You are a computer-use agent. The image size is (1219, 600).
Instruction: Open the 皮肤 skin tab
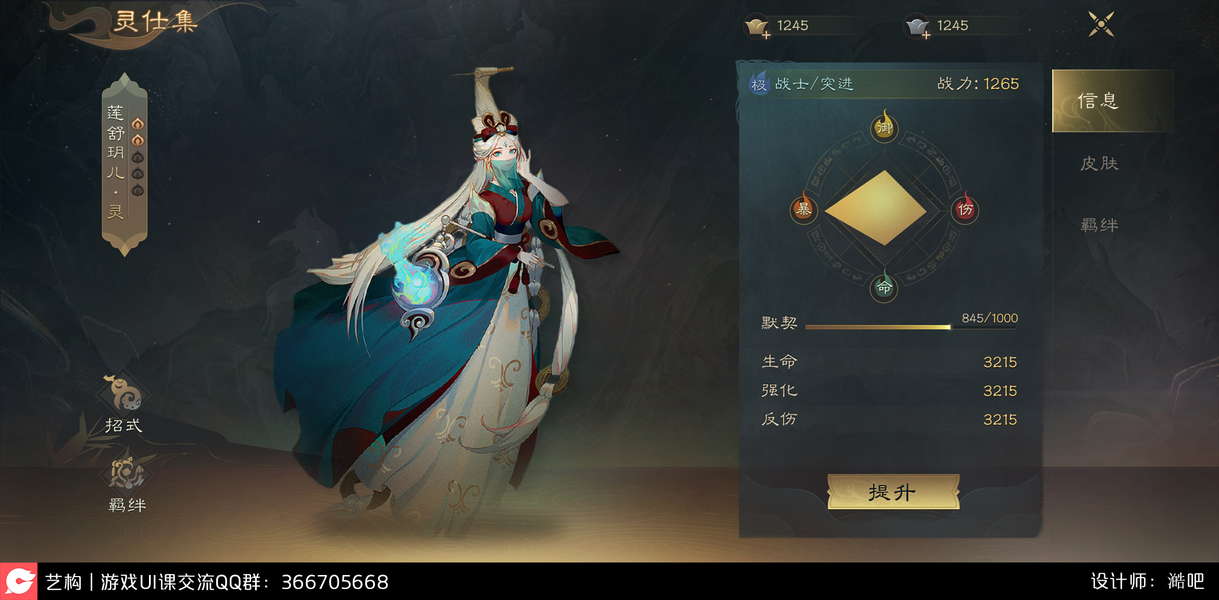(x=1098, y=163)
